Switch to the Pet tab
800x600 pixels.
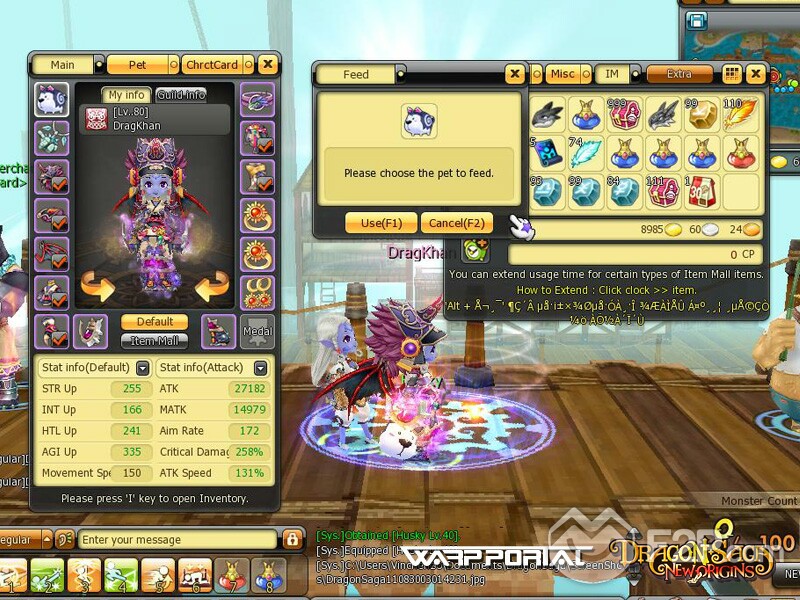pos(138,65)
